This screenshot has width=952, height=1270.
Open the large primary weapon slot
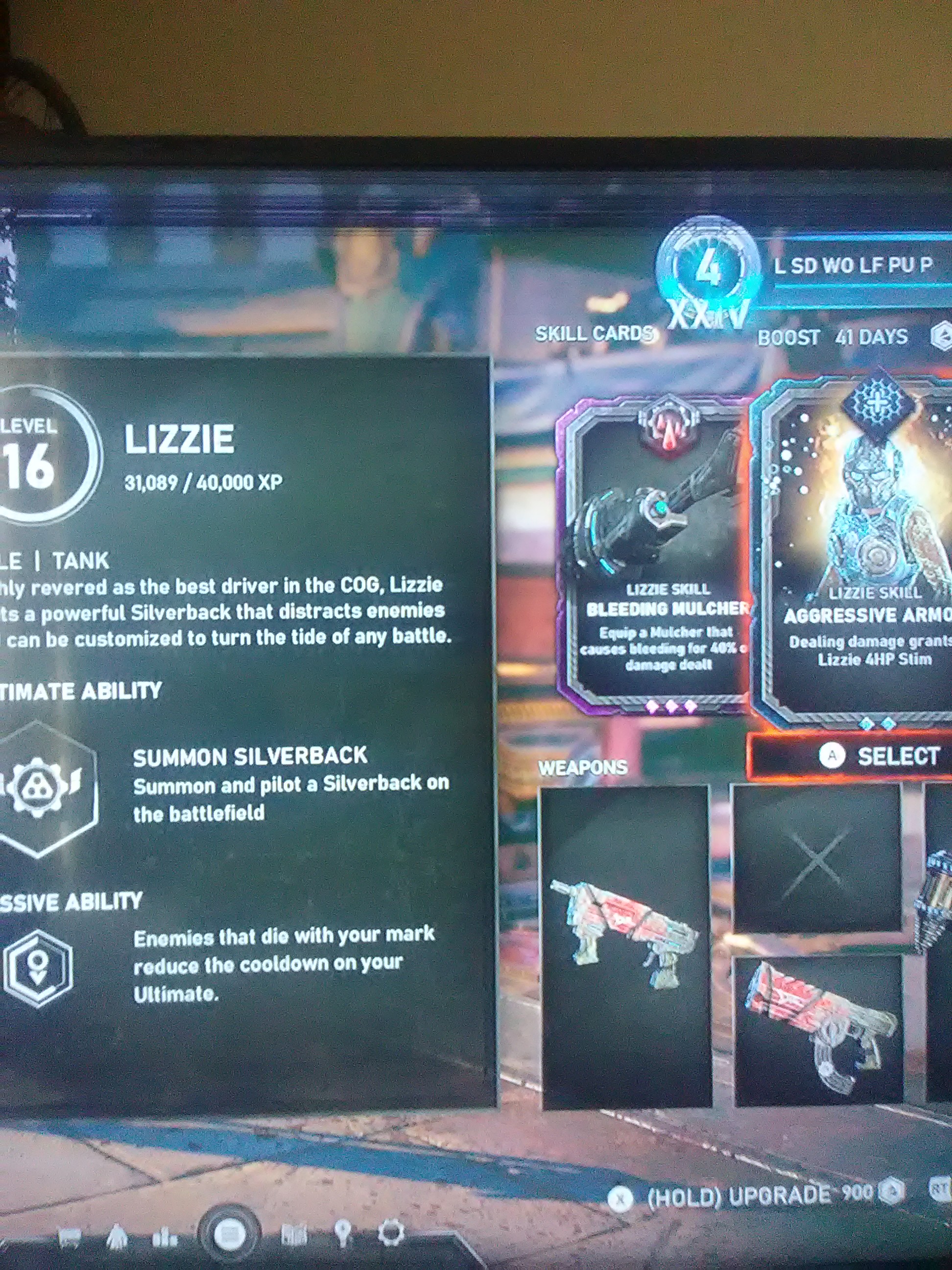tap(627, 947)
